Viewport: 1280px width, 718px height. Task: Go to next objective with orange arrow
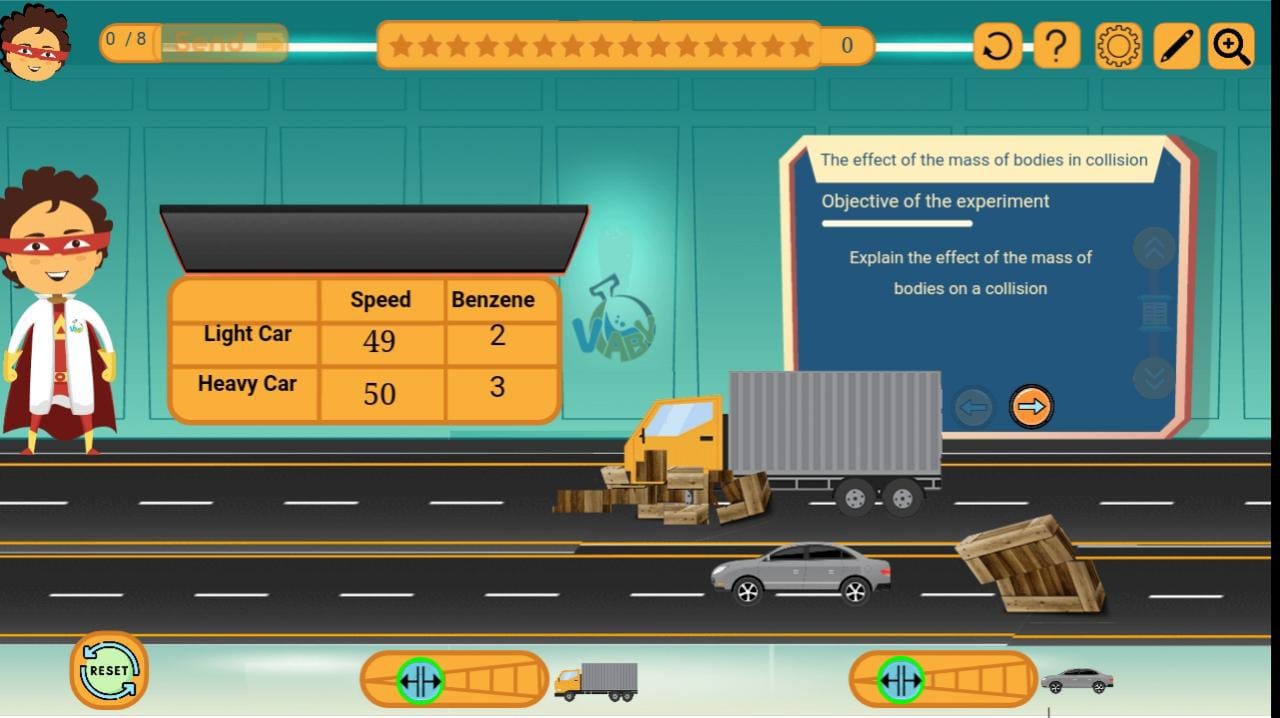click(x=1031, y=407)
